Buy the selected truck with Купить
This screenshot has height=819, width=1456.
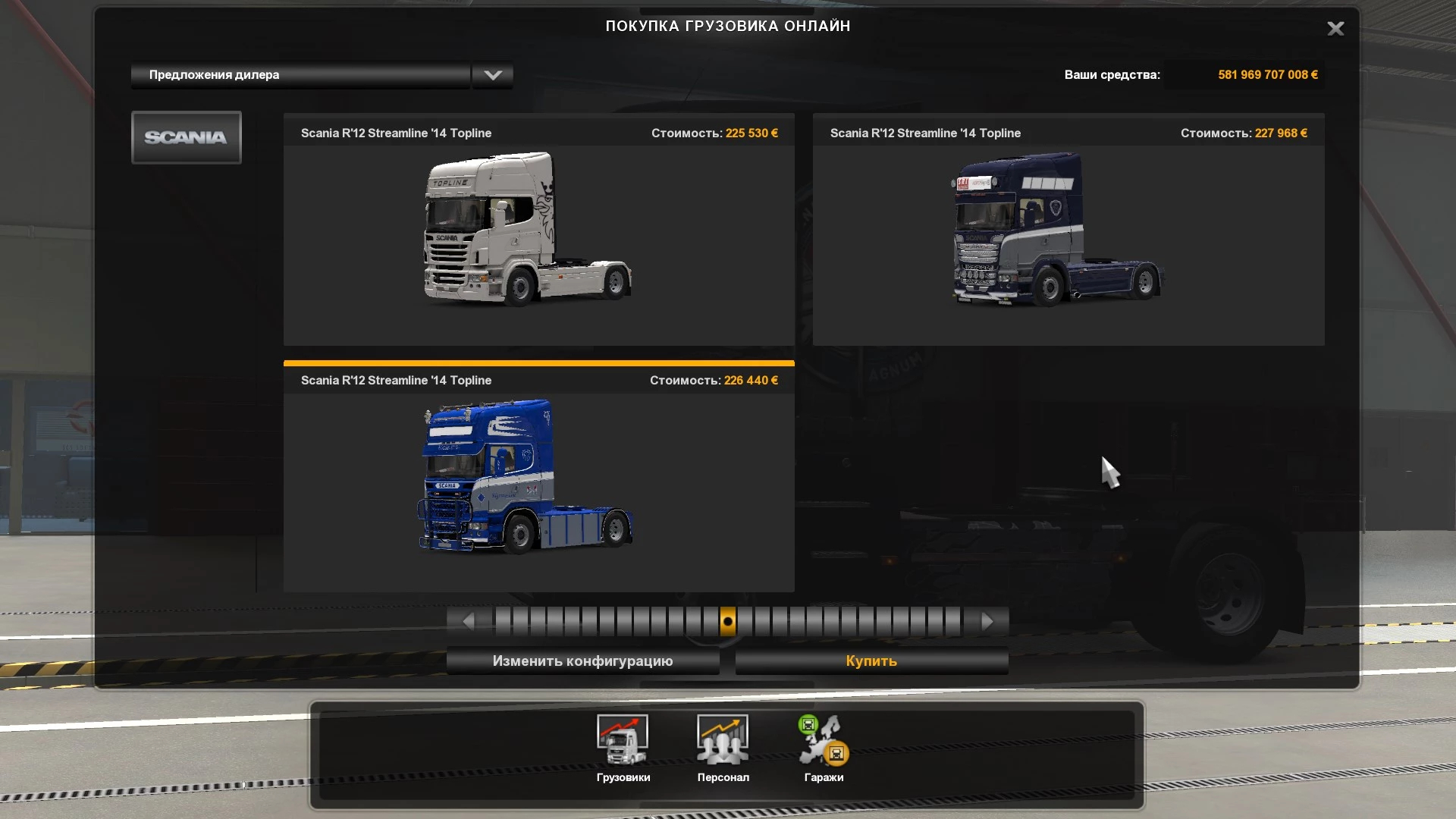point(871,661)
